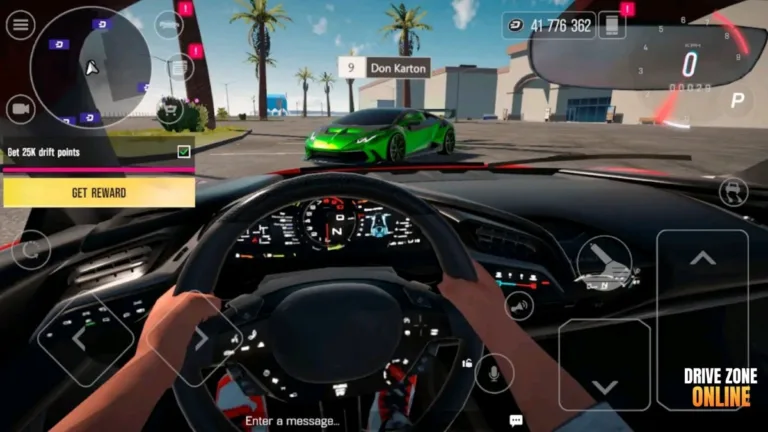This screenshot has width=768, height=432.
Task: Open the car garage icon
Action: 168,24
